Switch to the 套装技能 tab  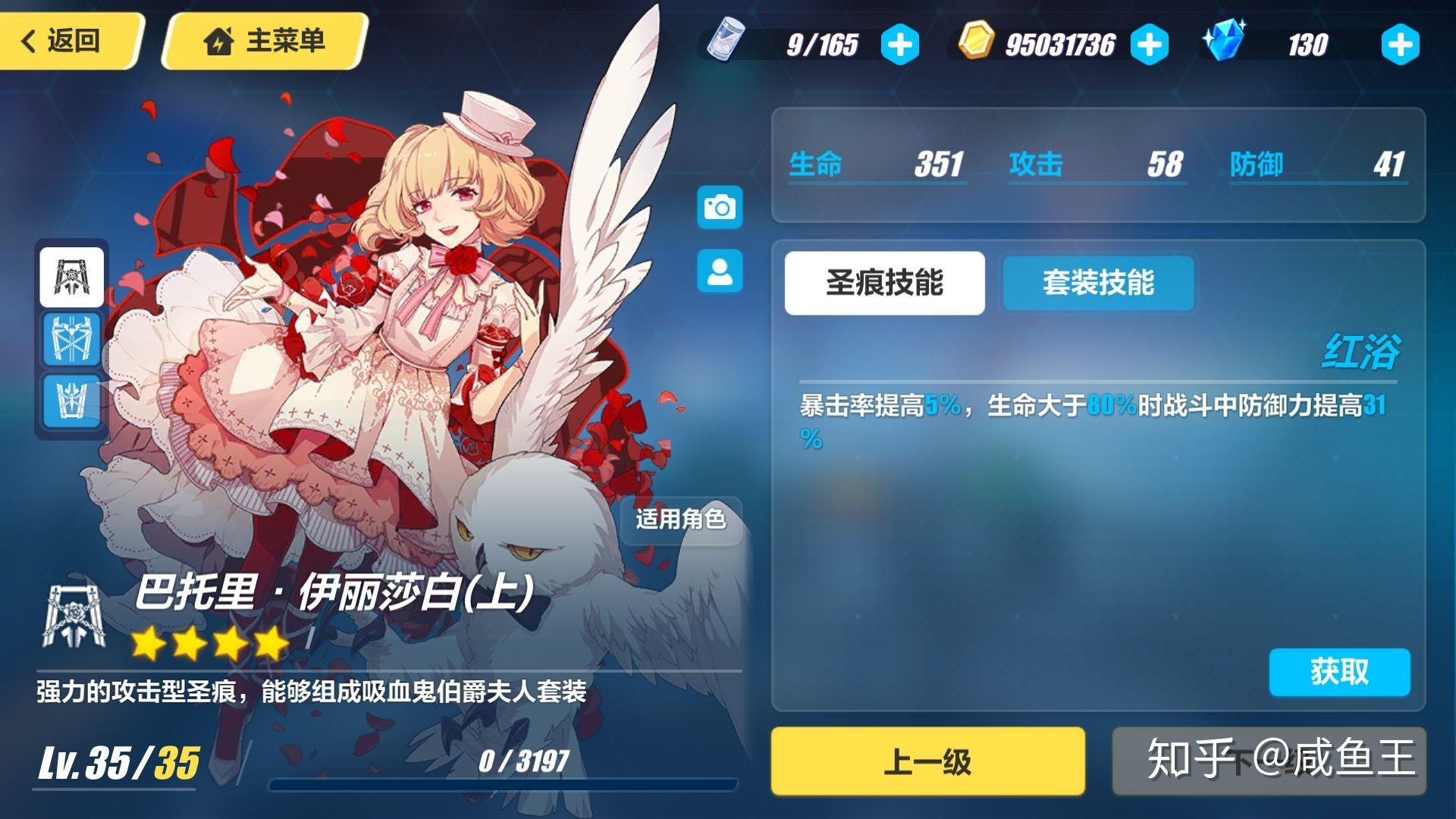click(1097, 283)
